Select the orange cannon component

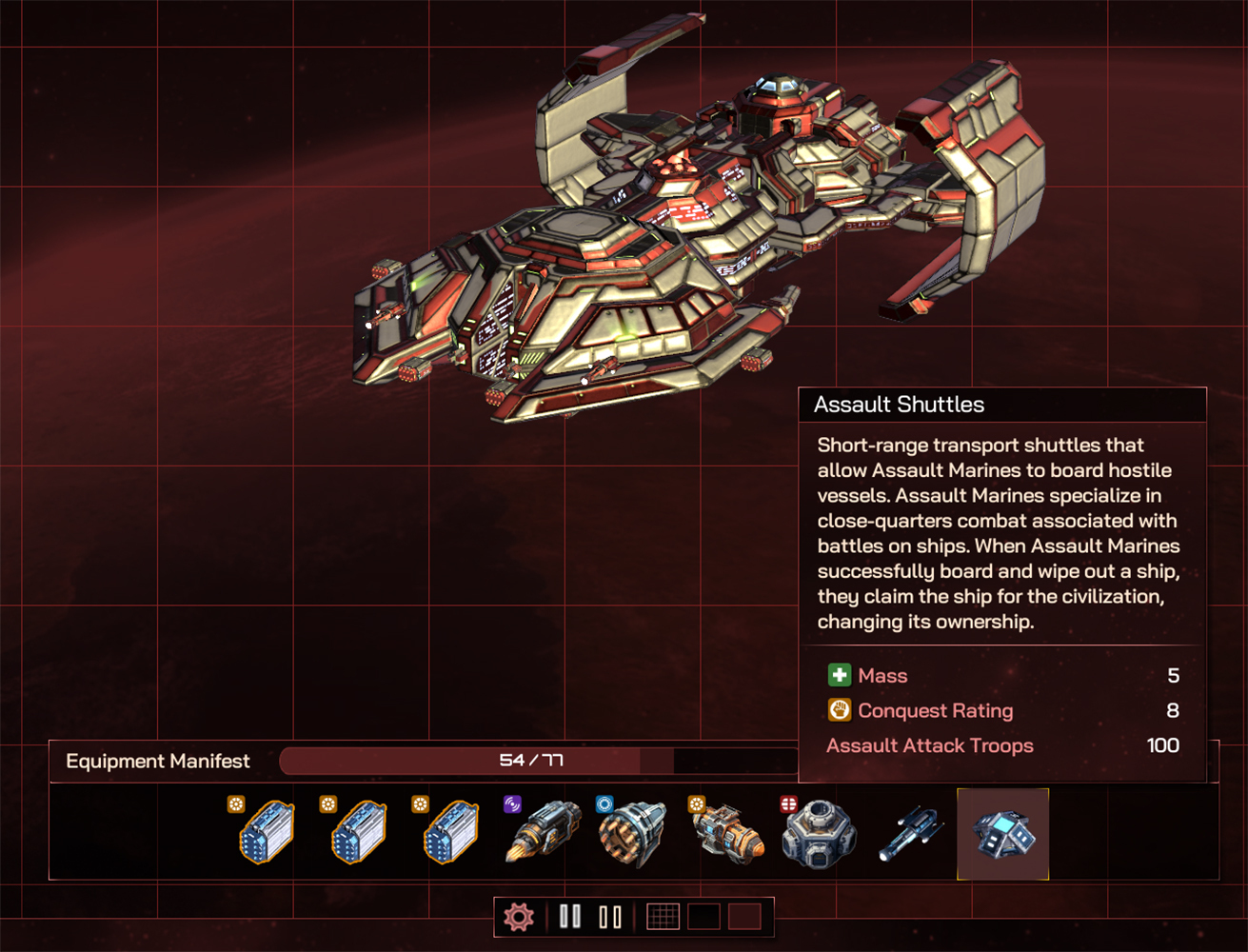tap(728, 834)
